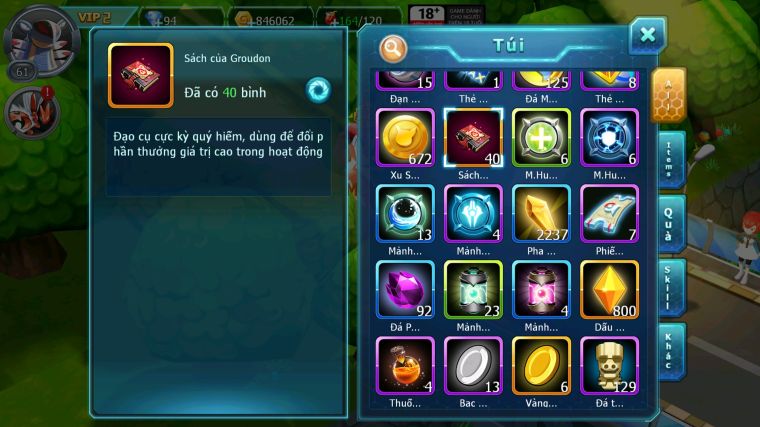The width and height of the screenshot is (760, 427).
Task: Select the gold coin item with 672
Action: click(x=405, y=138)
